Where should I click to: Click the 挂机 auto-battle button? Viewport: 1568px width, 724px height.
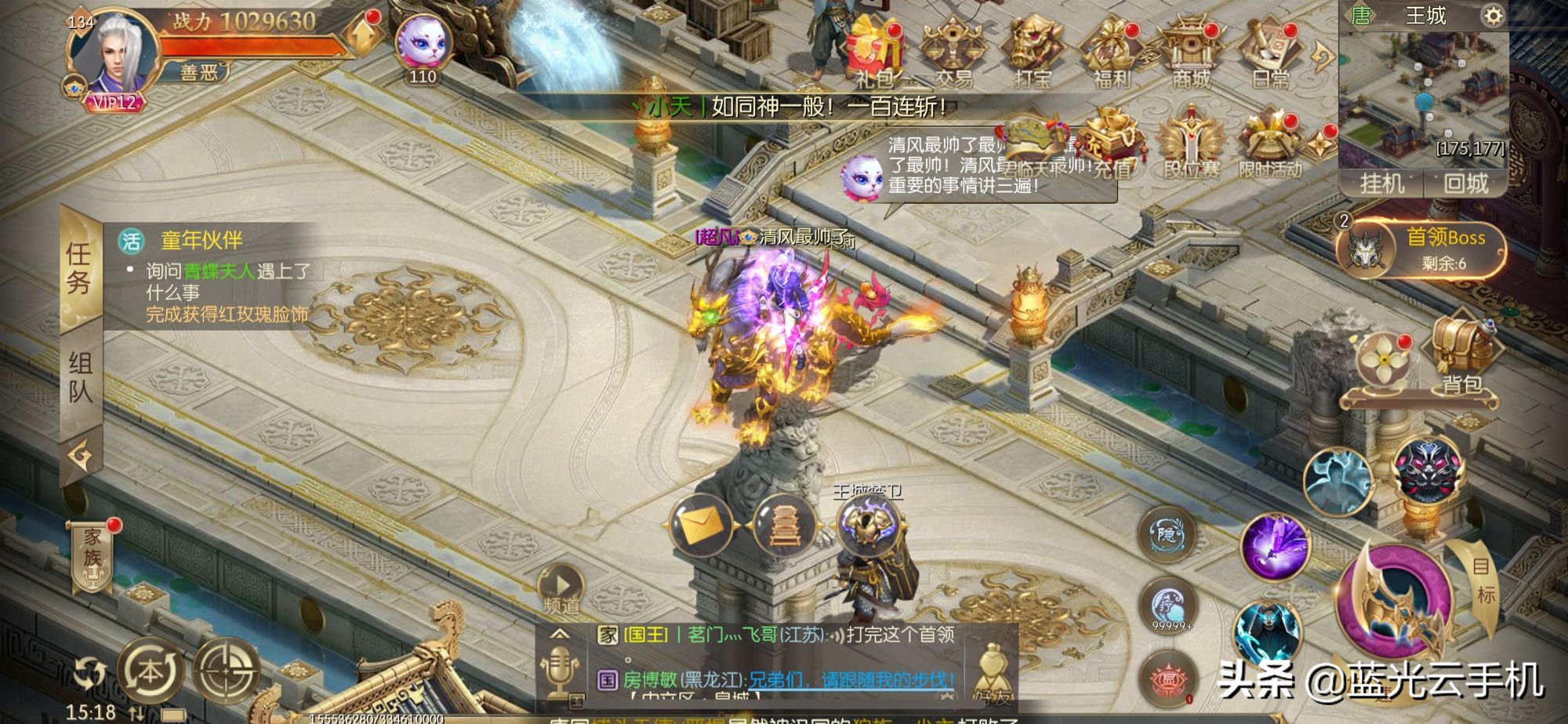1381,183
